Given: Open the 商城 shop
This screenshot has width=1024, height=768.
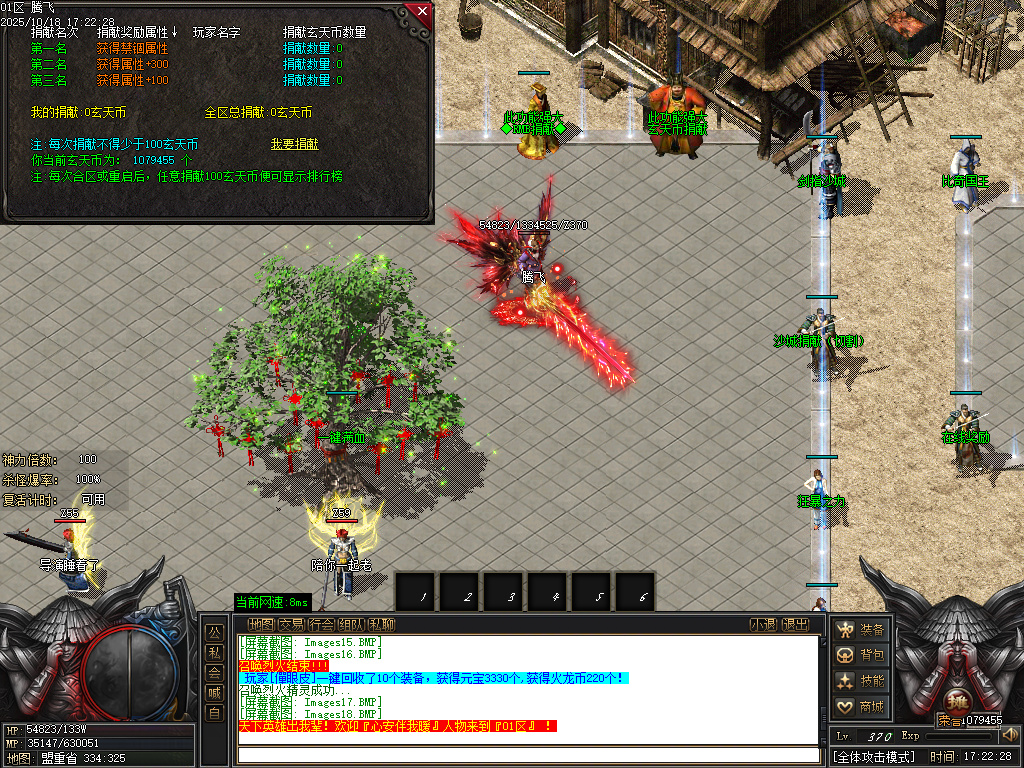Looking at the screenshot, I should pos(861,707).
